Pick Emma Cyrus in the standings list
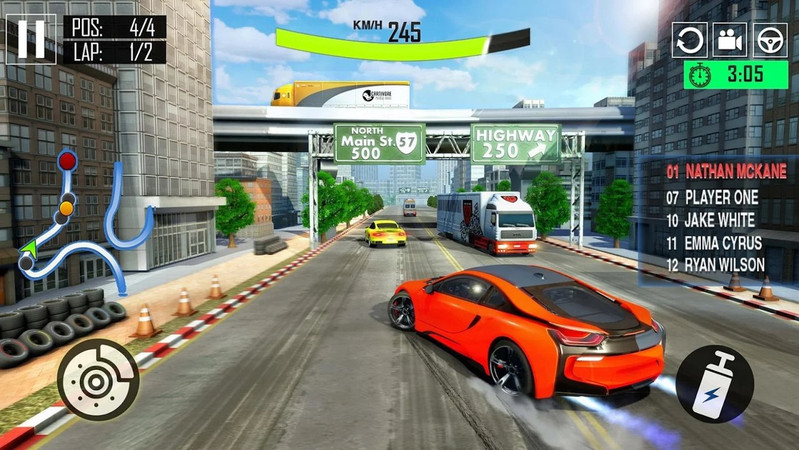The image size is (799, 450). click(x=714, y=242)
